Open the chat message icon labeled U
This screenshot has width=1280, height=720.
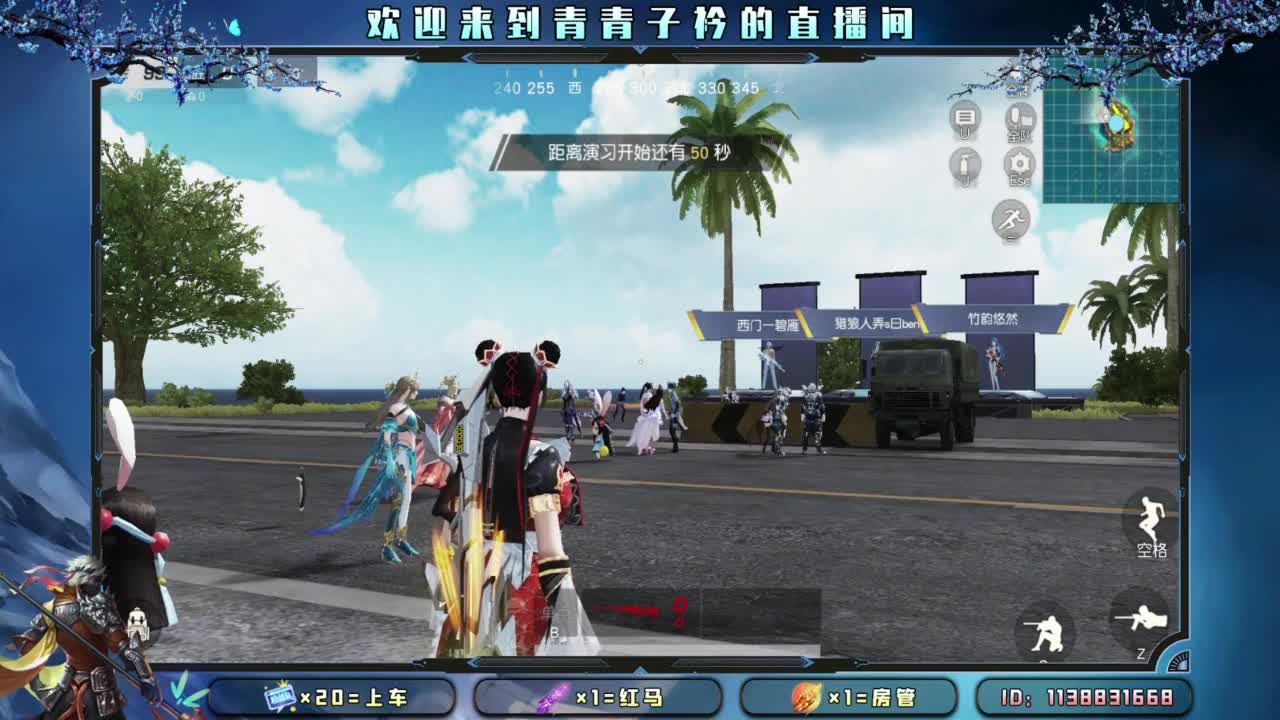click(963, 120)
